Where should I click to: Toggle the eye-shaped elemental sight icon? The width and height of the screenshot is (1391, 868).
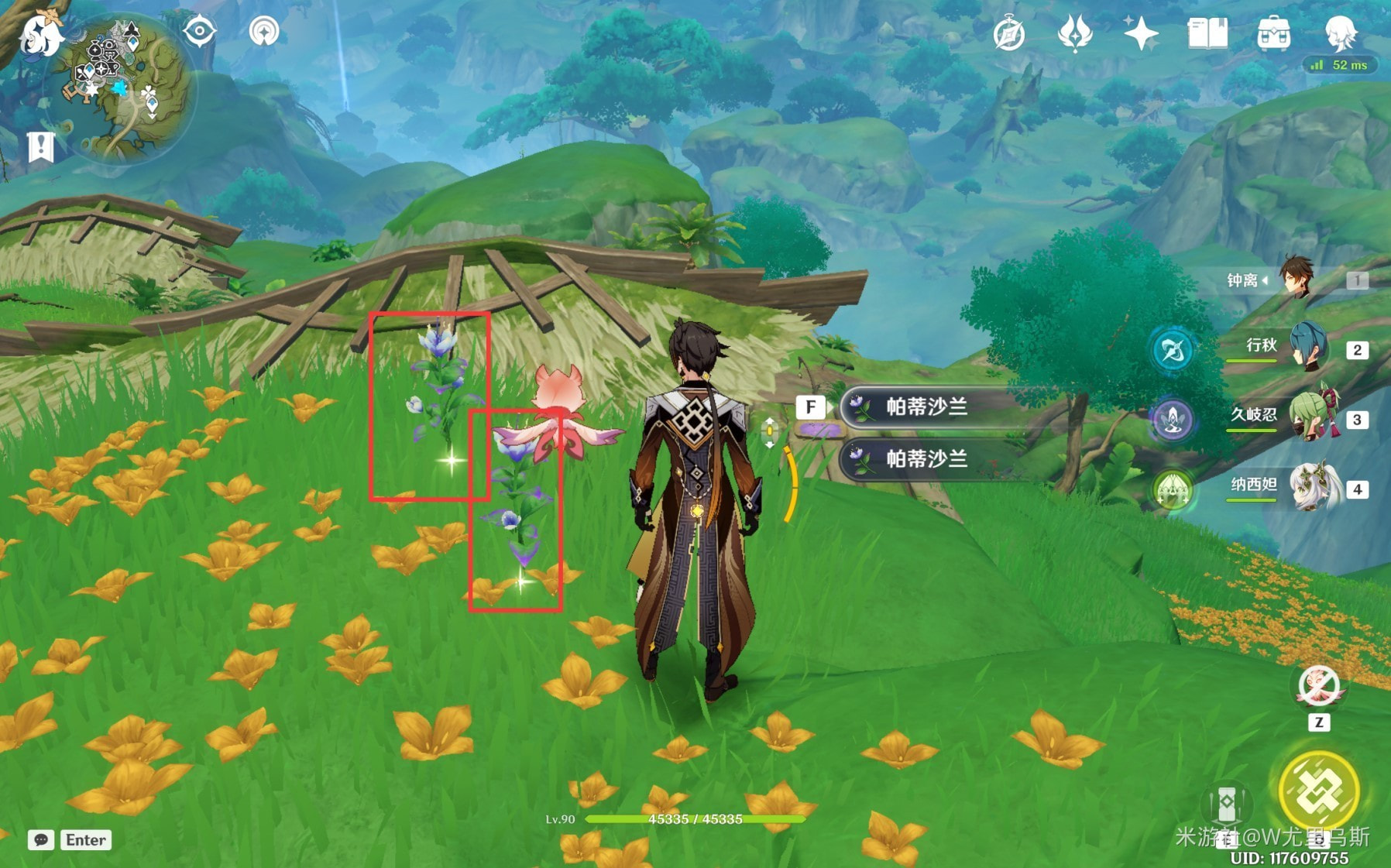199,32
